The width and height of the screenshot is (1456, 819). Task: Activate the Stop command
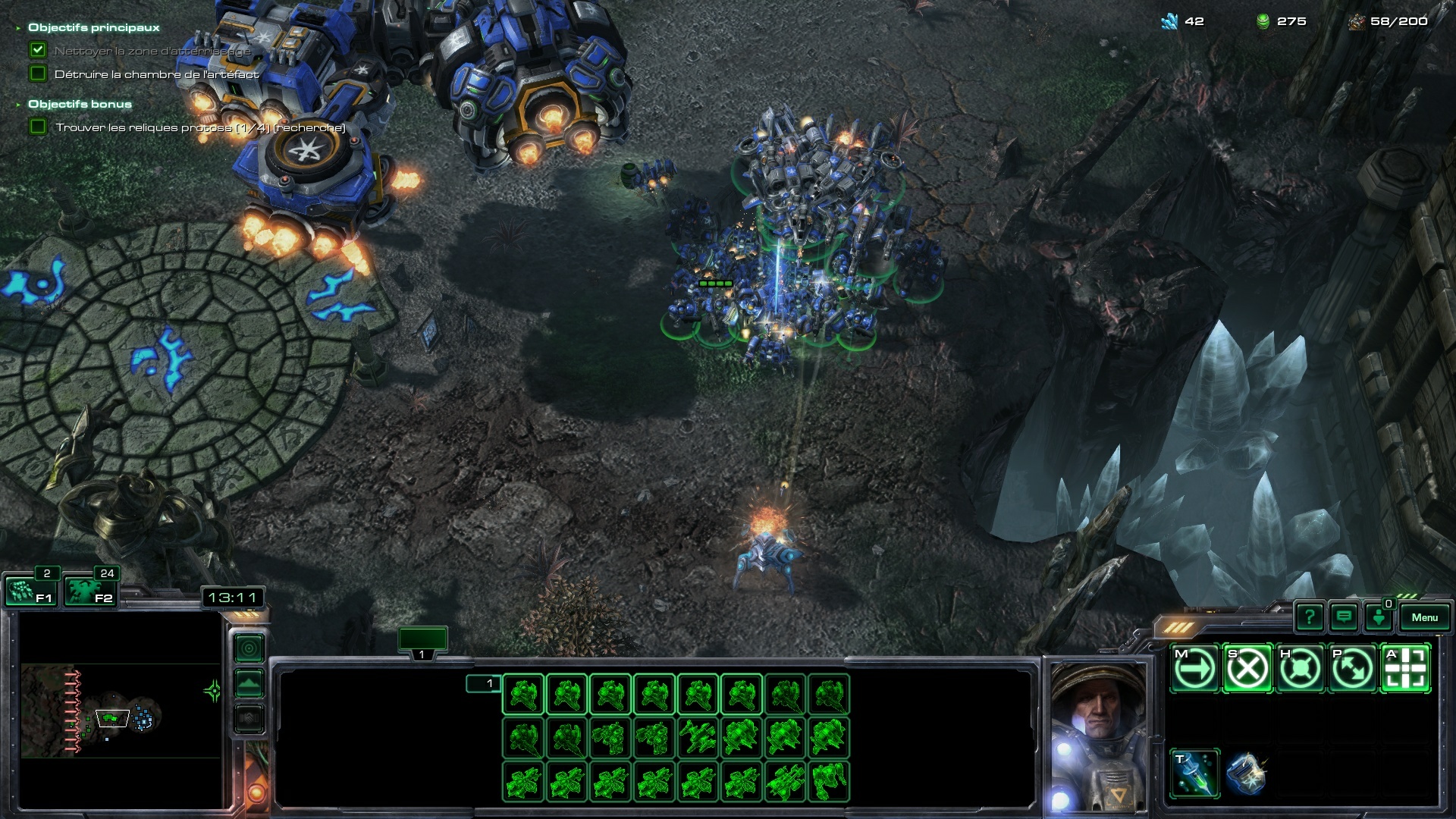coord(1247,669)
